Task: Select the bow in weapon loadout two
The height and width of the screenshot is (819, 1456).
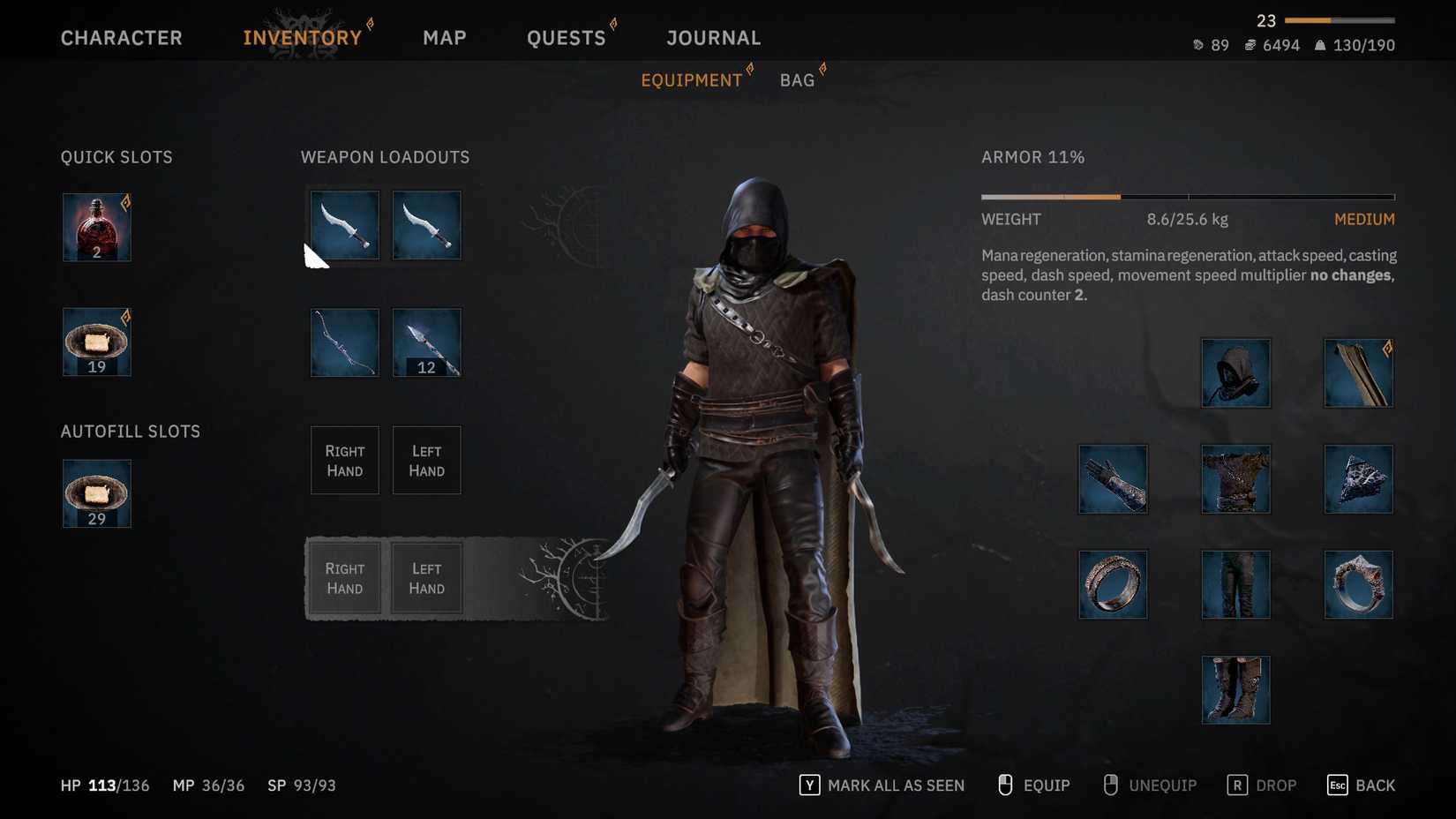Action: 344,342
